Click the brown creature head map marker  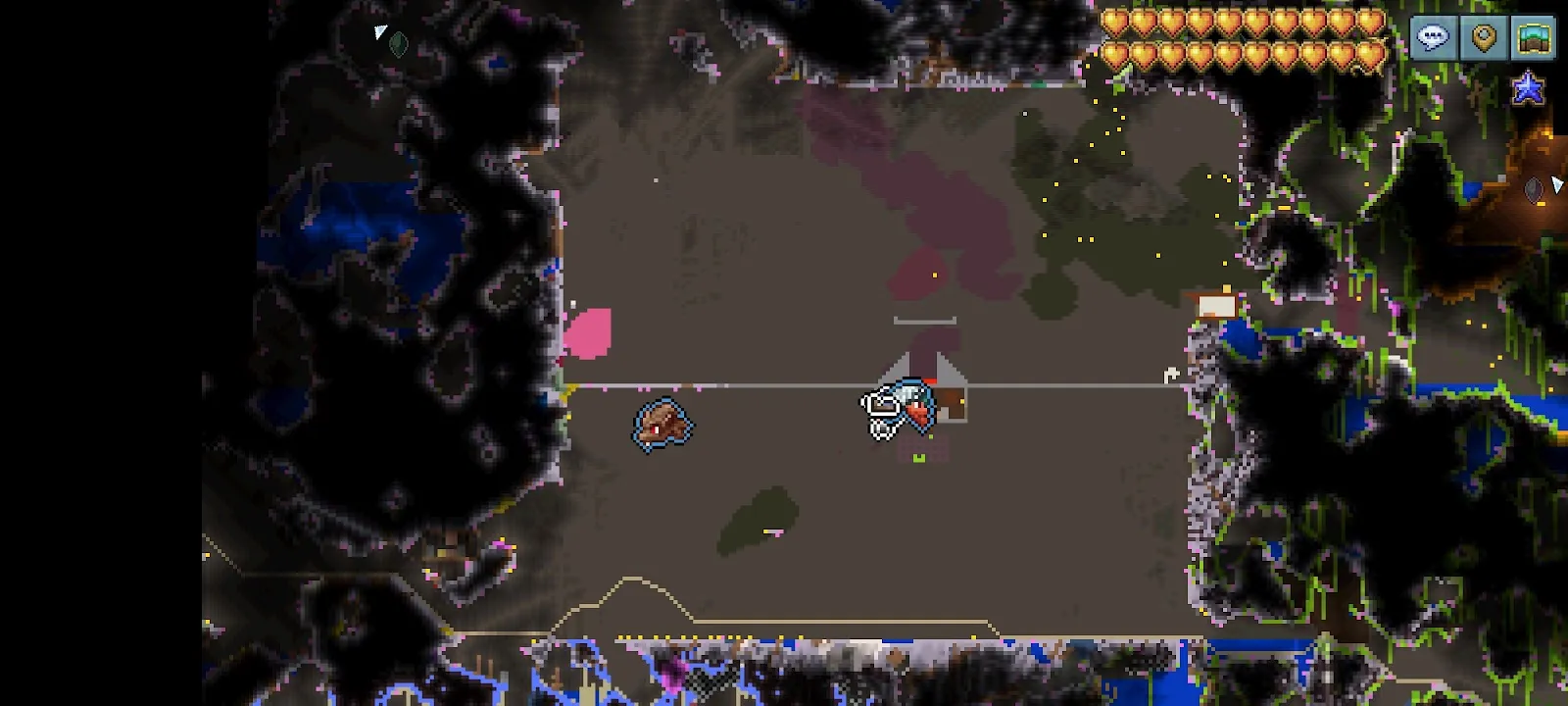click(x=663, y=425)
